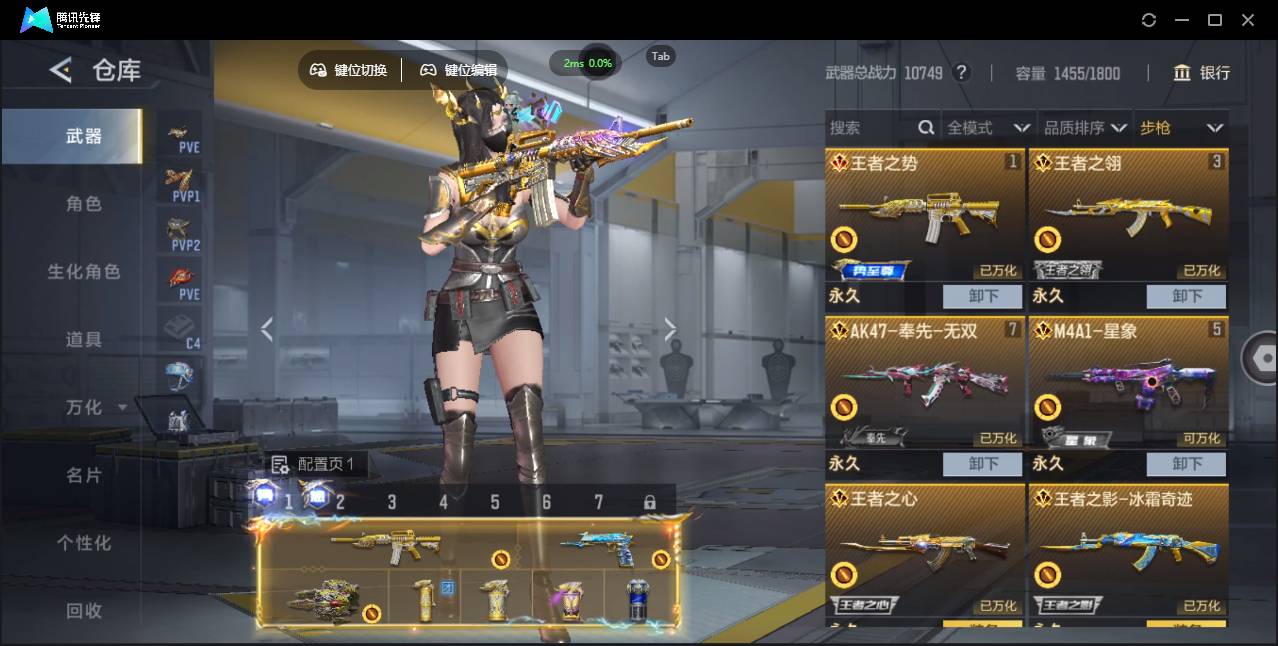Select the 道具 items tab
Screen dimensions: 1278x646
coord(84,340)
